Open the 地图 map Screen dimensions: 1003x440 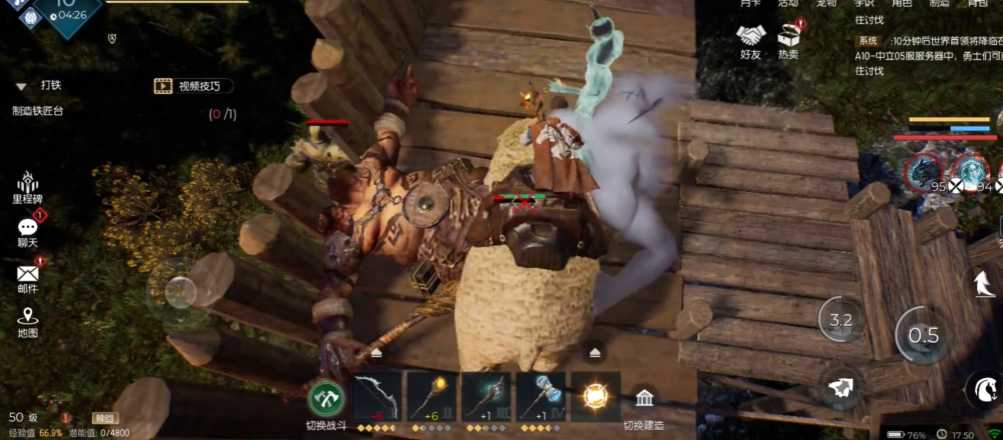coord(27,322)
